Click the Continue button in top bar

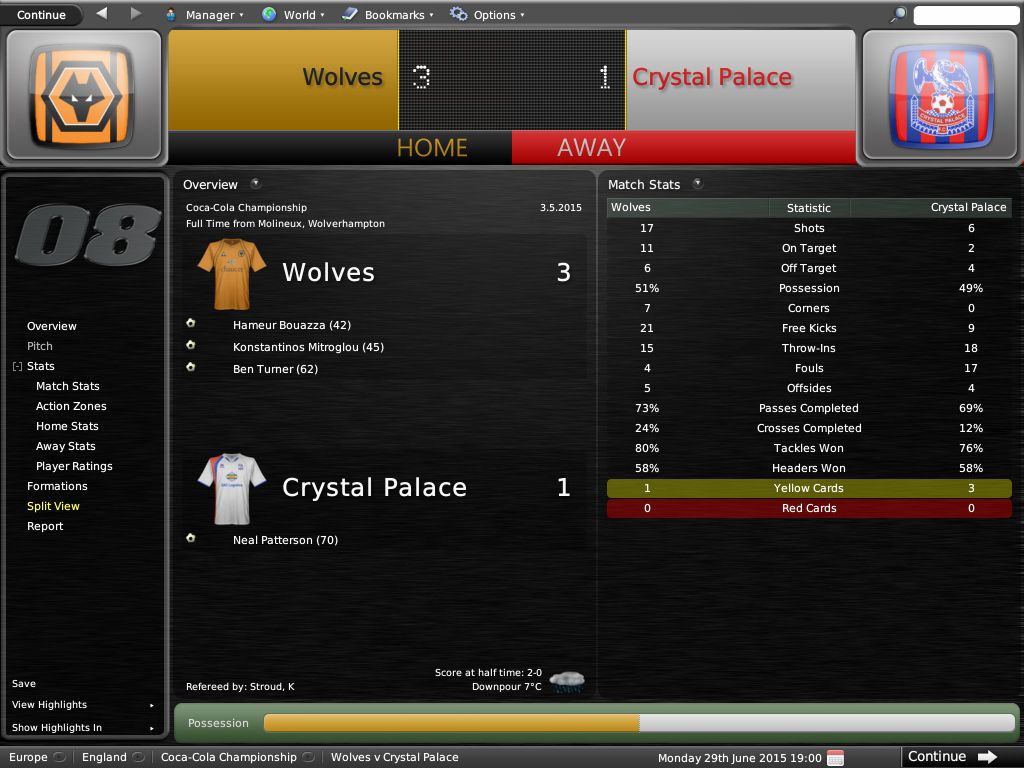click(41, 15)
